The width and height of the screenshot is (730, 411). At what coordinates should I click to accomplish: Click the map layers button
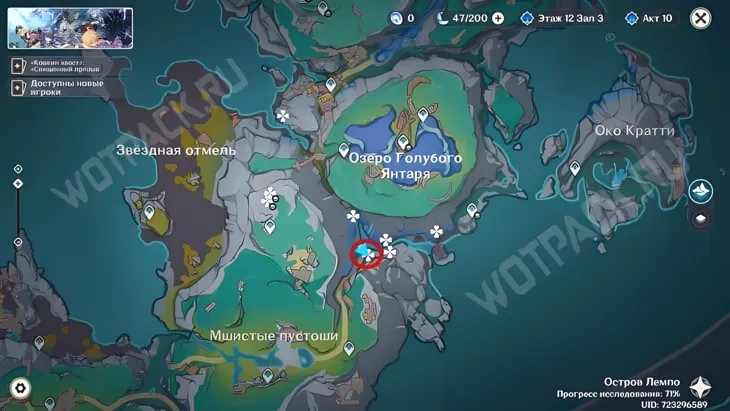[x=701, y=219]
